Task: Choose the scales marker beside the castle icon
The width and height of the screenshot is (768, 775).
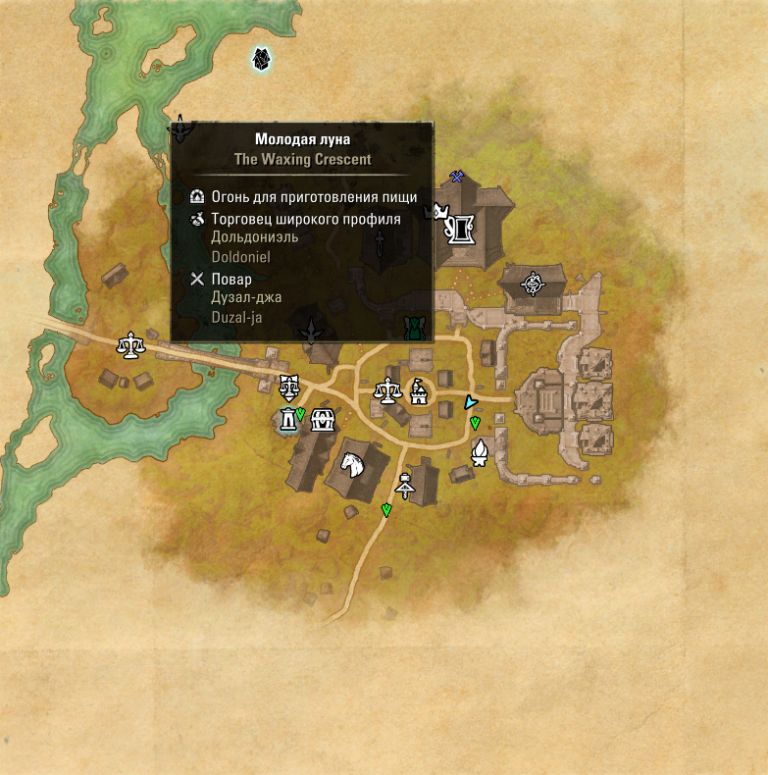Action: pos(387,389)
